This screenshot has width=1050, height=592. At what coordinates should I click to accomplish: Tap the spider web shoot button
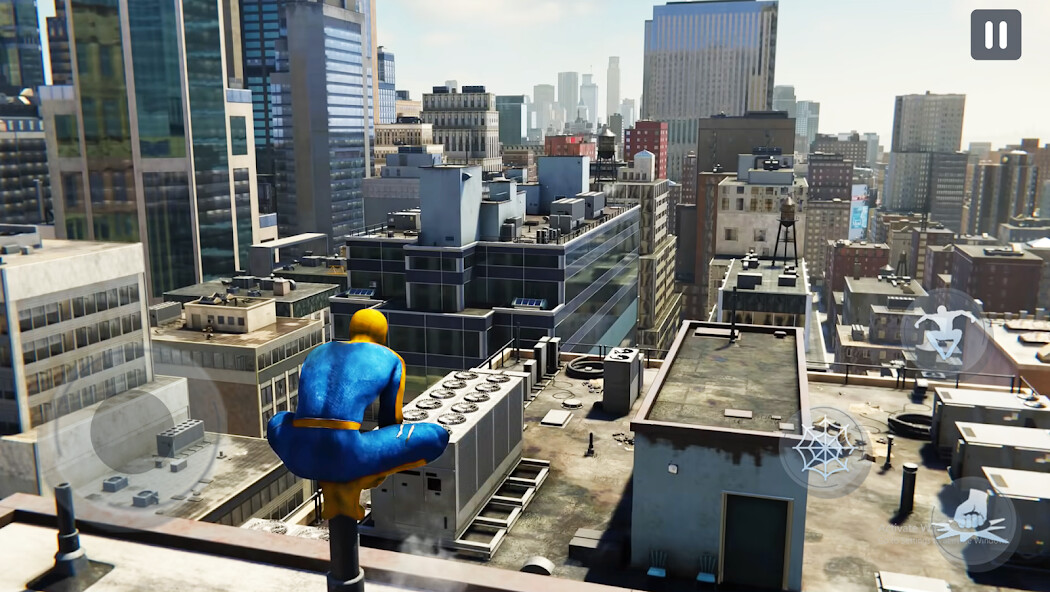pos(825,451)
